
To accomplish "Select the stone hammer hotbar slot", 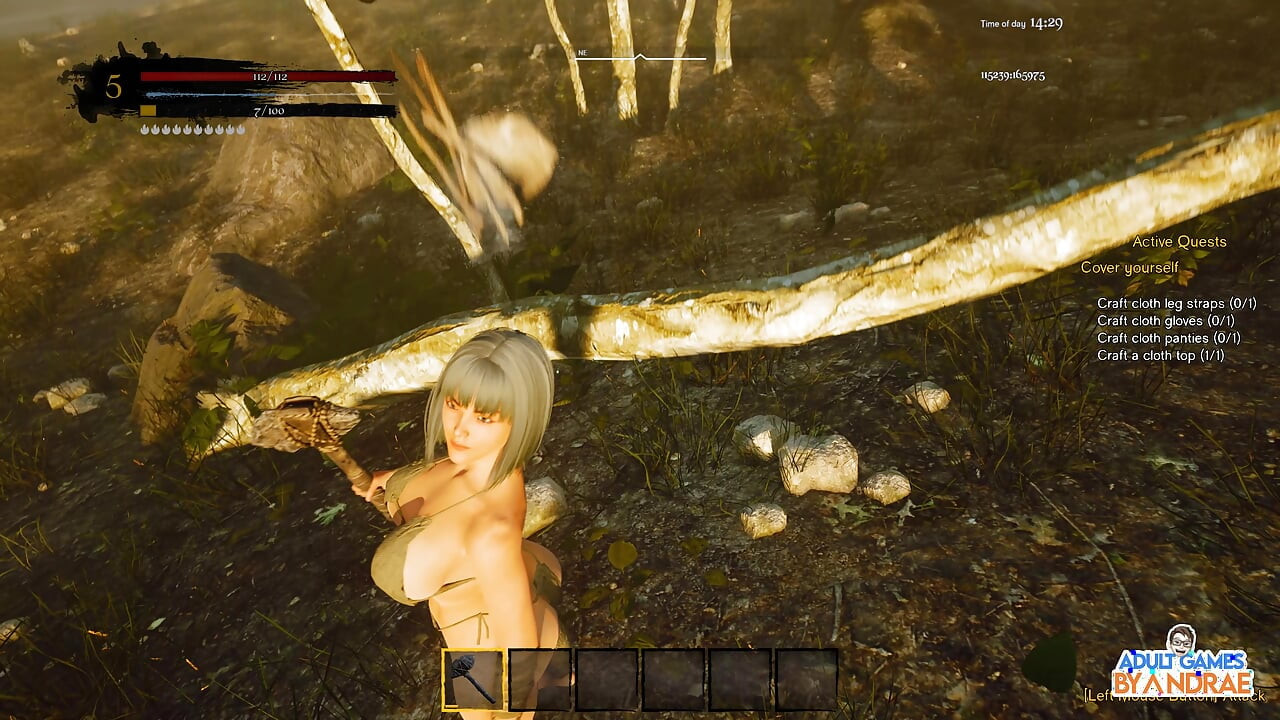I will [474, 680].
